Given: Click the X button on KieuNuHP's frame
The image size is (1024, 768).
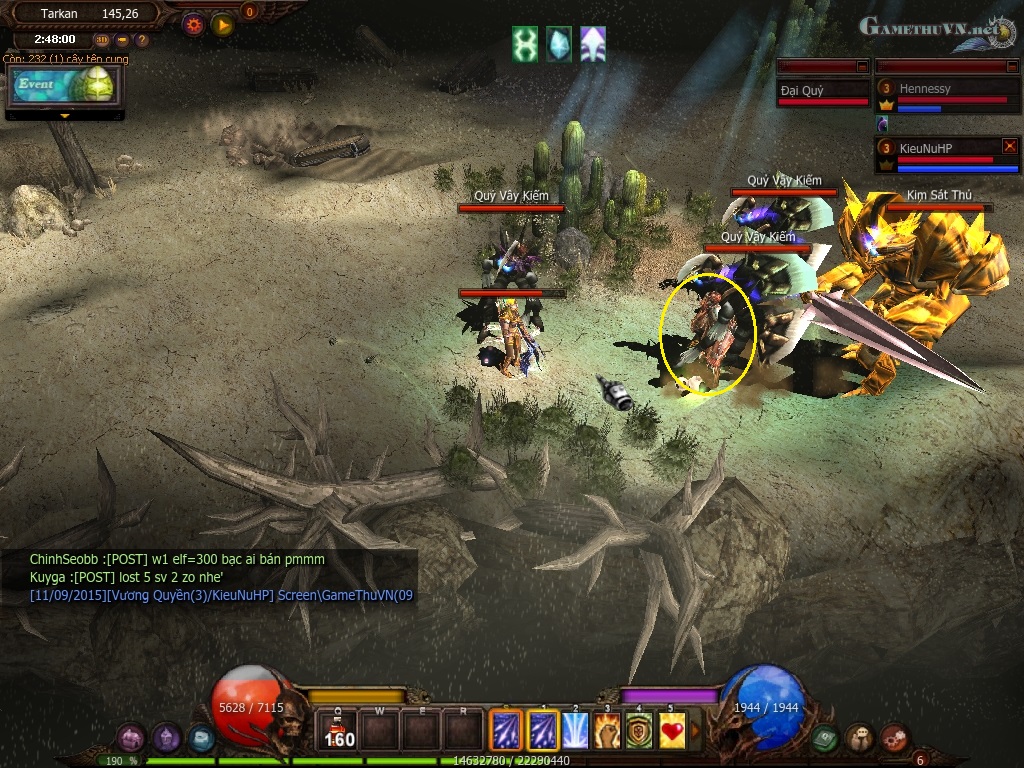Looking at the screenshot, I should point(1009,146).
